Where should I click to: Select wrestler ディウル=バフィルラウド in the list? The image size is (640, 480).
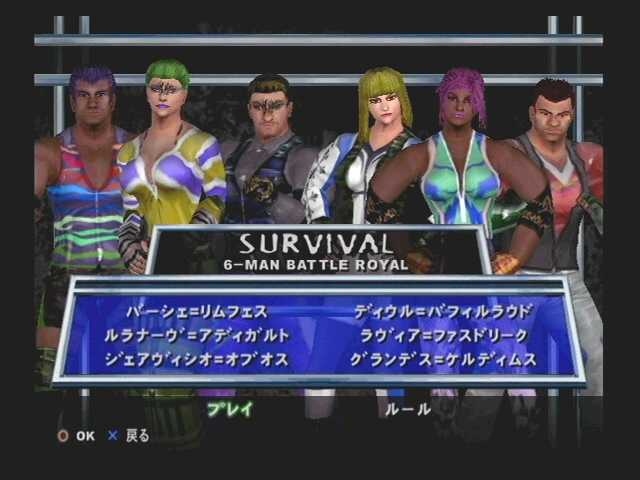444,311
